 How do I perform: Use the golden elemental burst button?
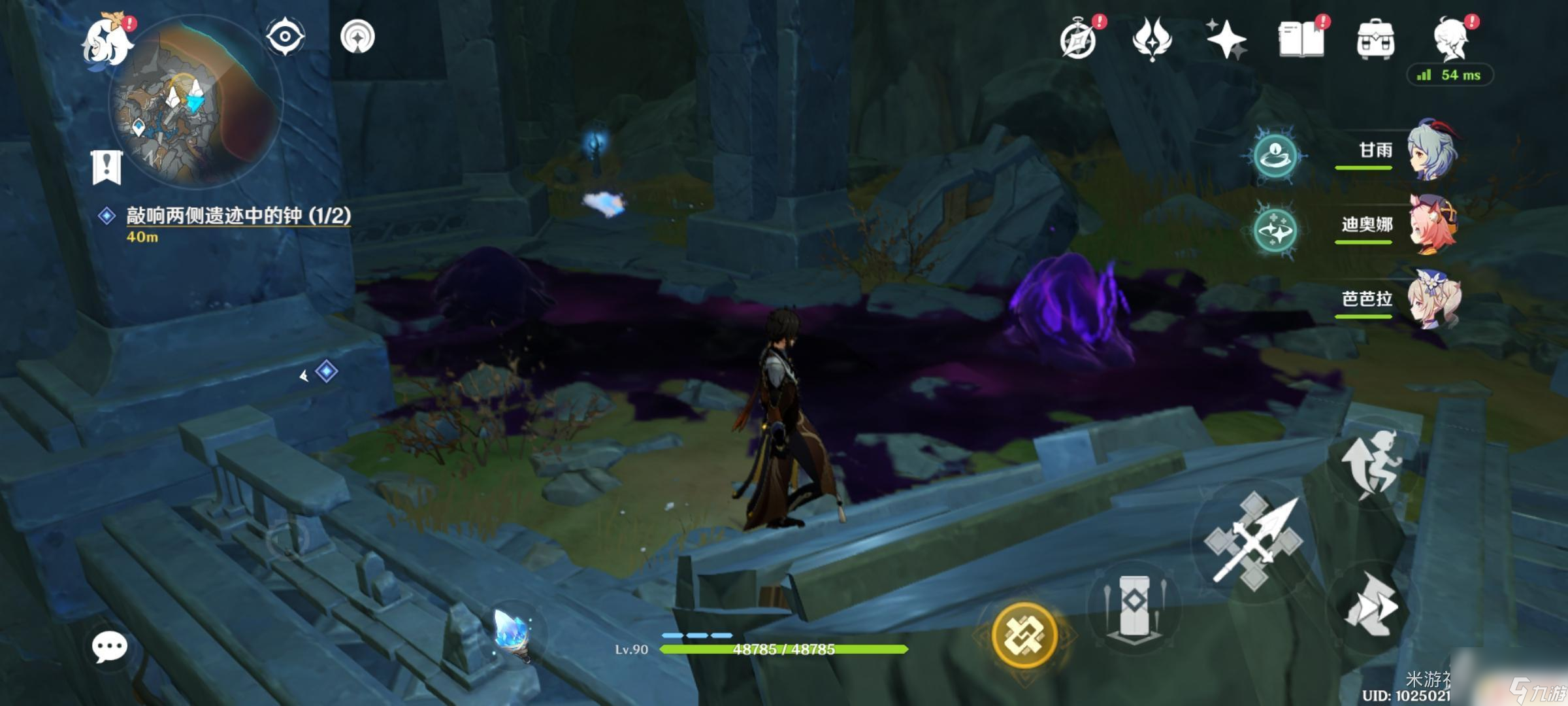1024,635
